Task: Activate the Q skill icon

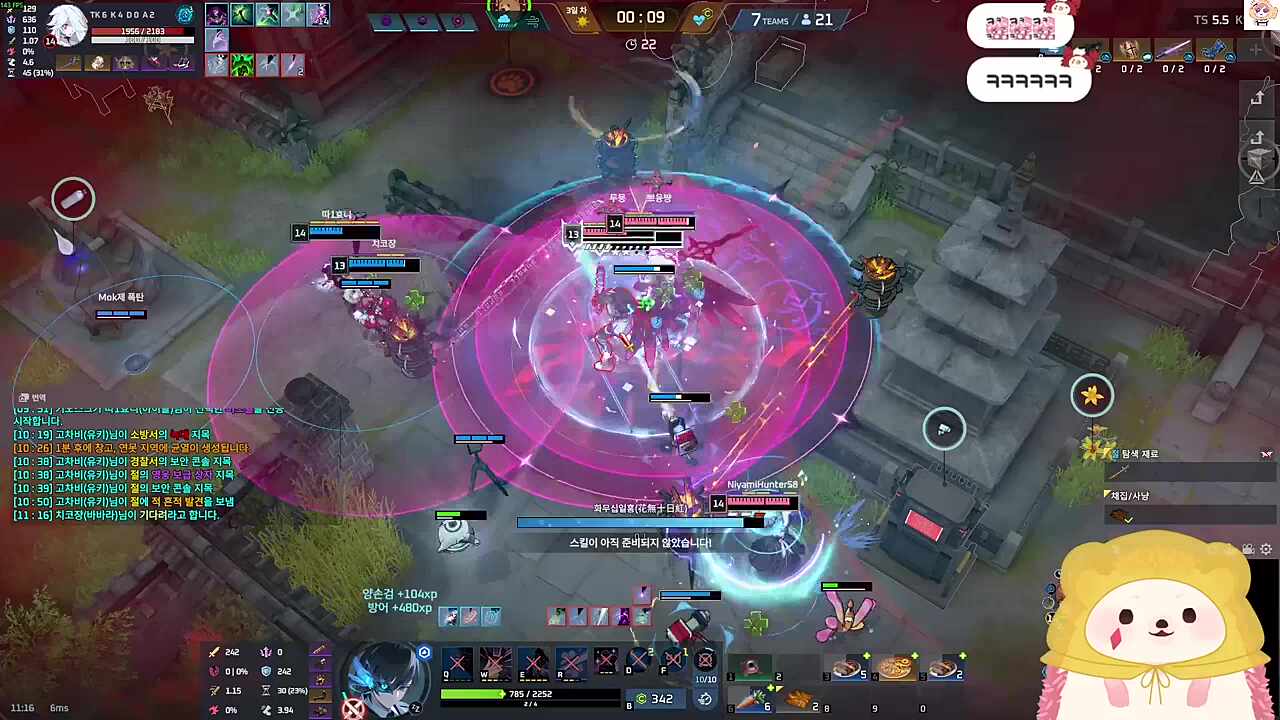Action: 457,662
